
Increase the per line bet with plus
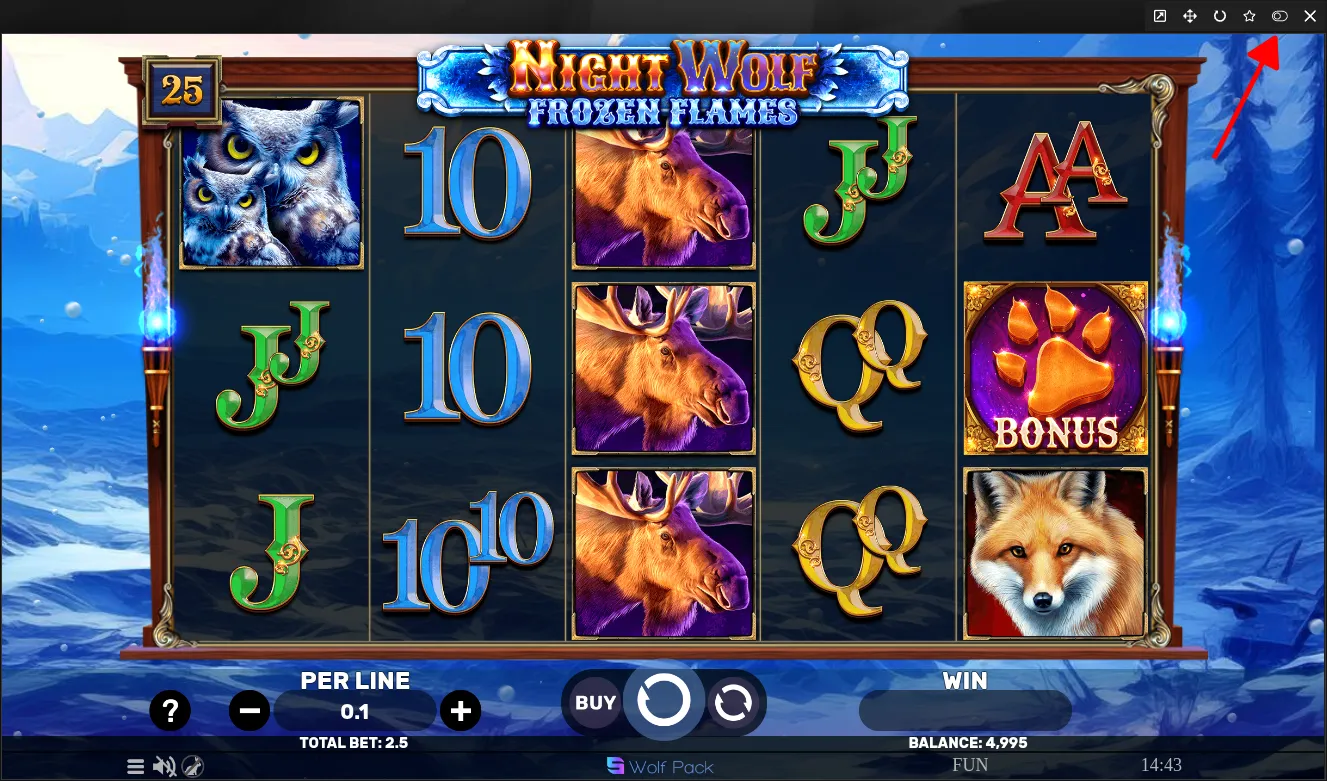pyautogui.click(x=460, y=711)
